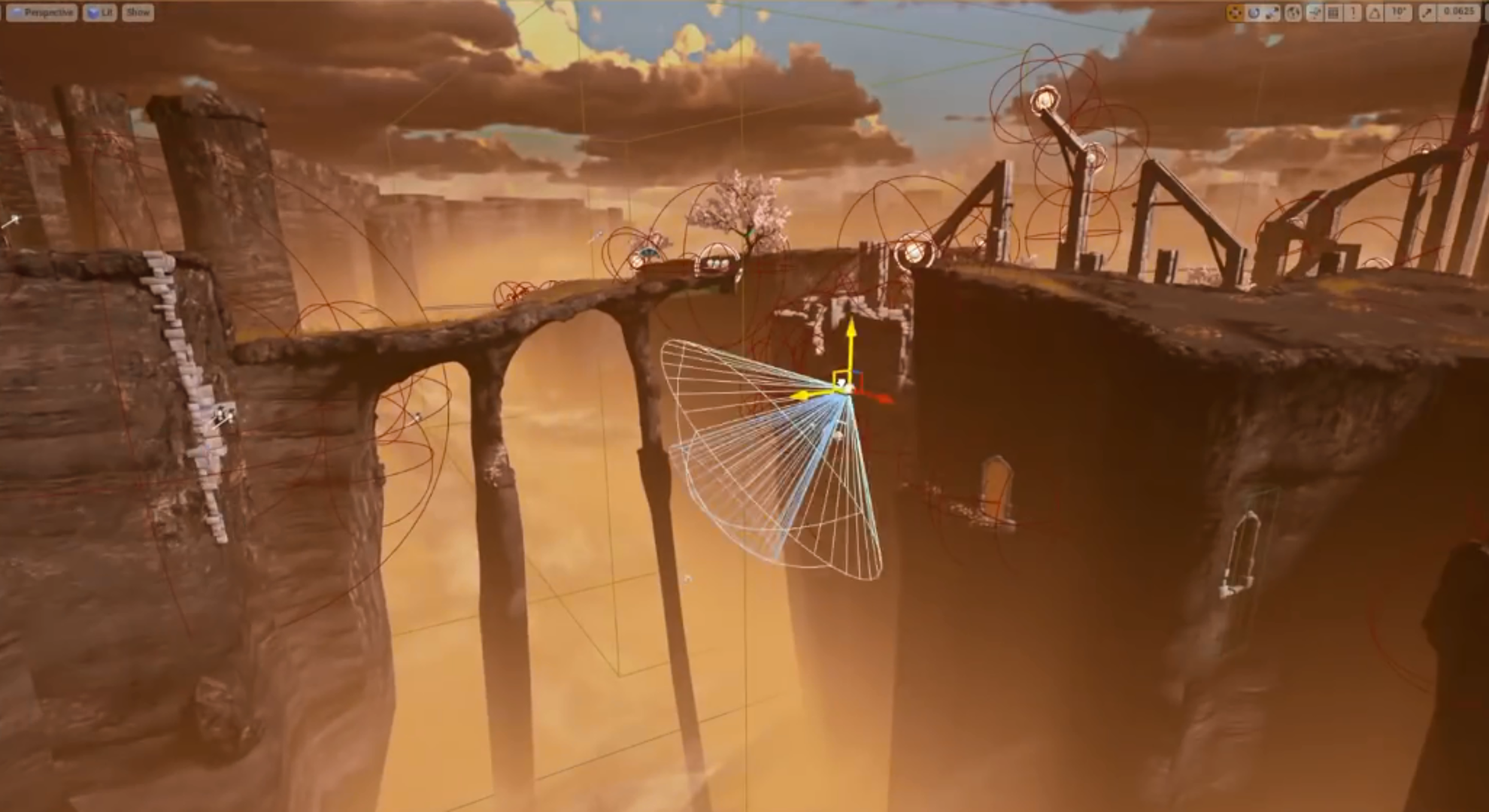Viewport: 1489px width, 812px height.
Task: Open the Perspective viewport dropdown
Action: (x=42, y=13)
